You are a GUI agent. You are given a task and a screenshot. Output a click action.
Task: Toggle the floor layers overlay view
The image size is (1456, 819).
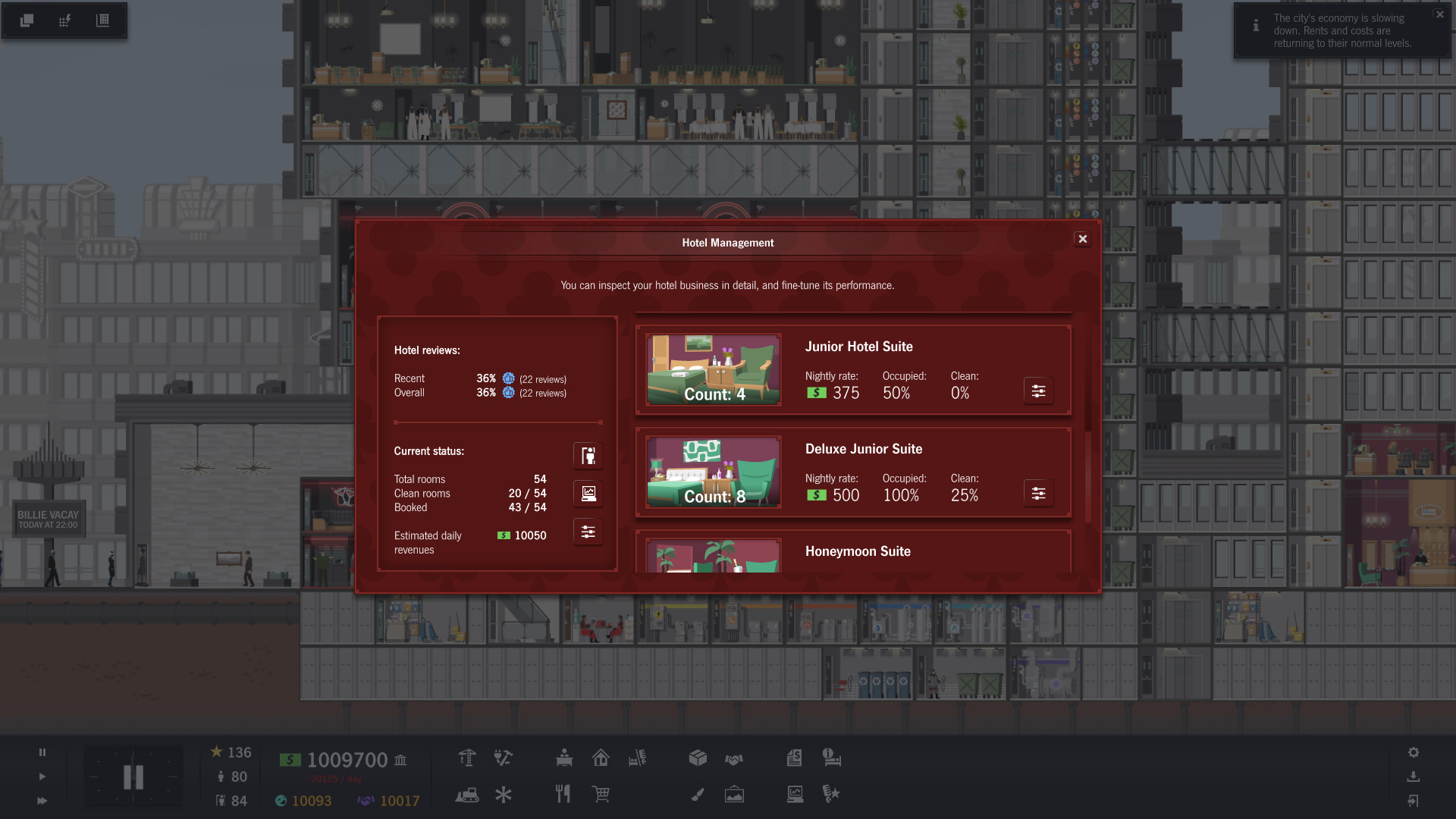[27, 20]
